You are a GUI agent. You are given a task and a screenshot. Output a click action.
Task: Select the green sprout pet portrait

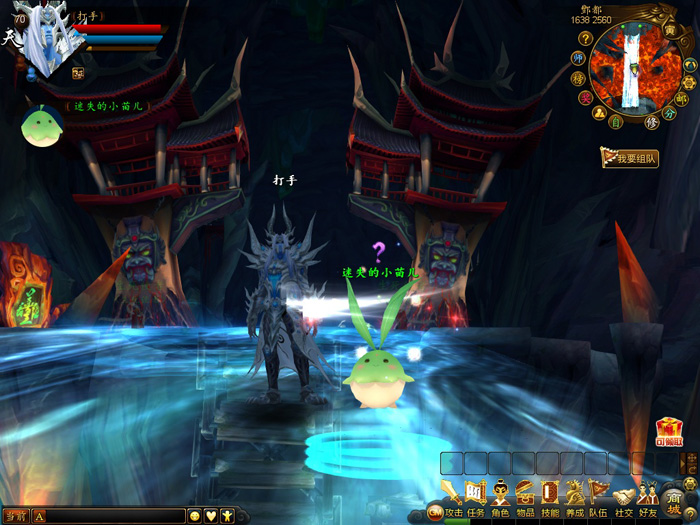(42, 127)
